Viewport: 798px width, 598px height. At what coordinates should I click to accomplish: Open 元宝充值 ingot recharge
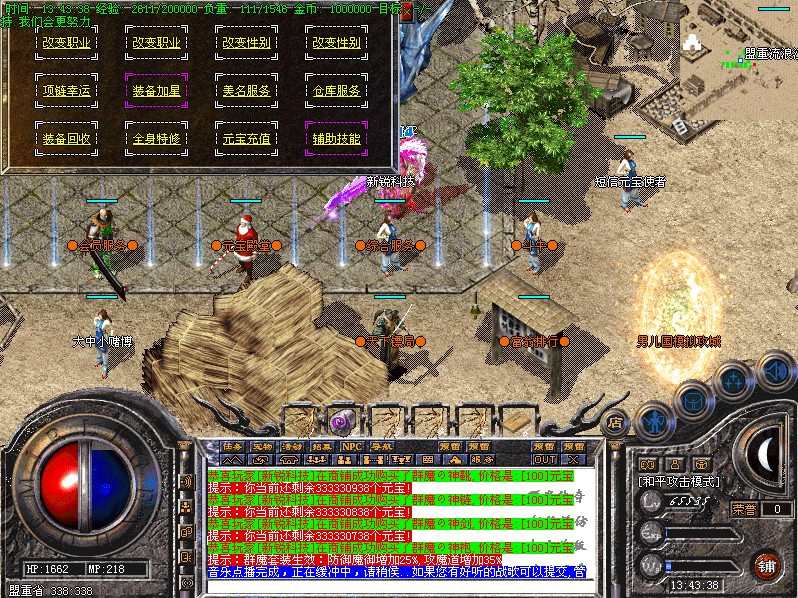click(246, 139)
